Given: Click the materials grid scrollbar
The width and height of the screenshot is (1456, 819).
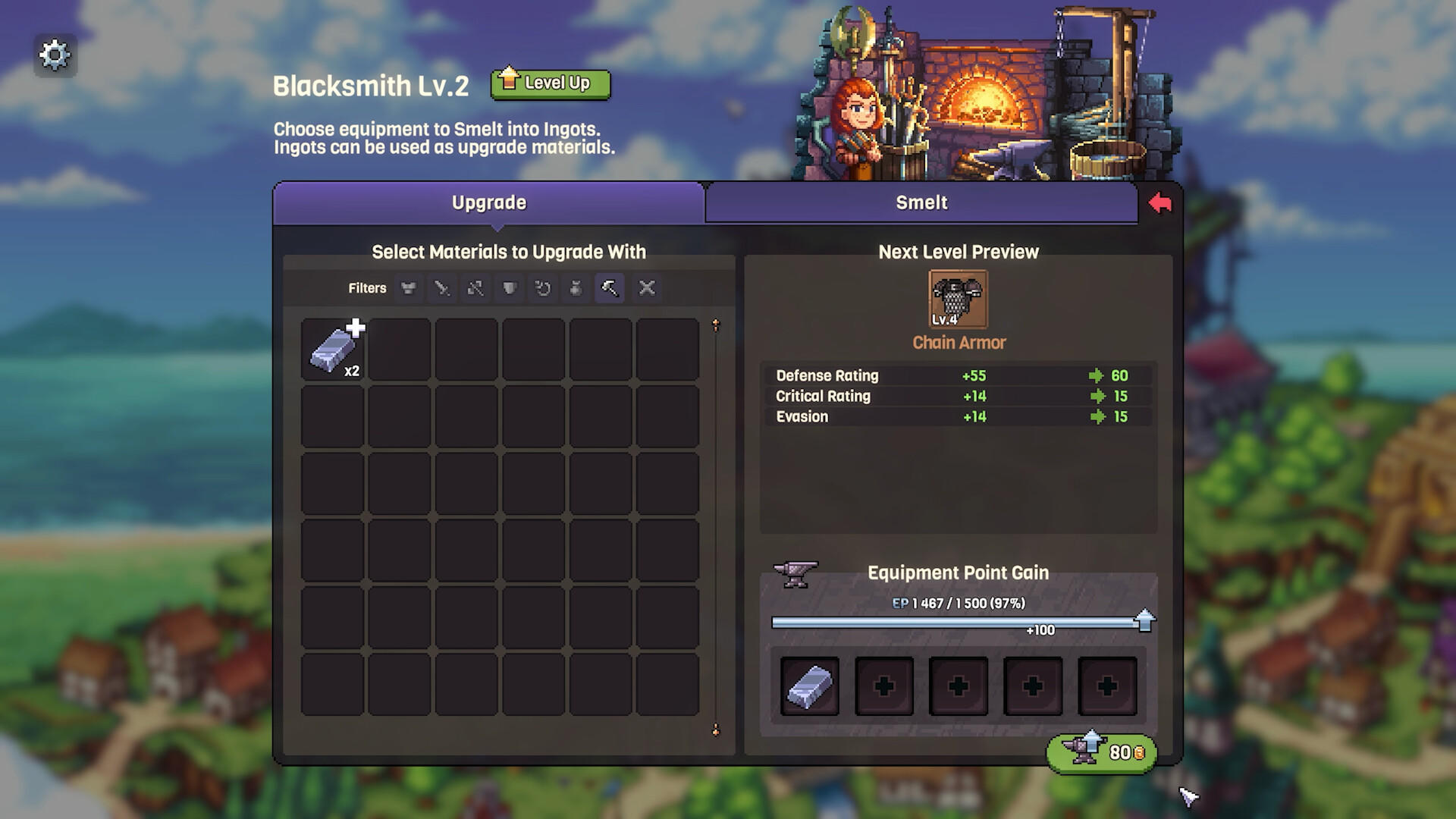Looking at the screenshot, I should point(714,523).
